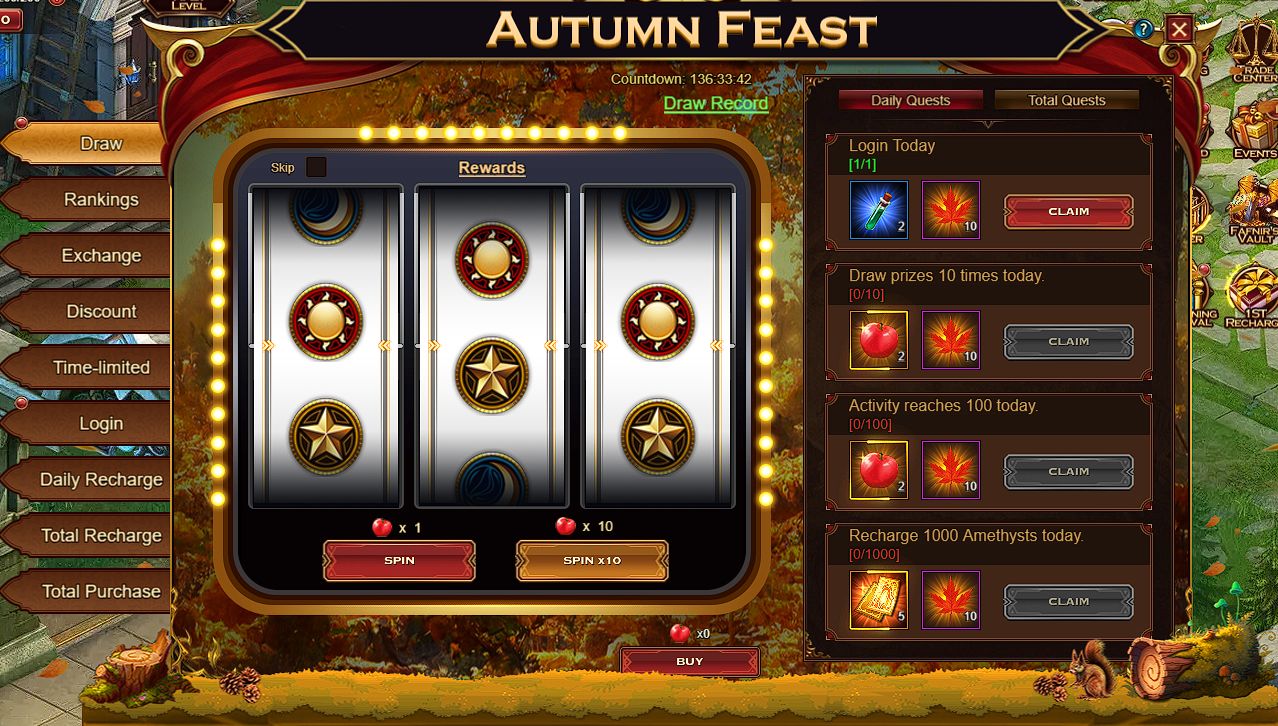Screen dimensions: 1278x726
Task: Open the Exchange tab
Action: [100, 256]
